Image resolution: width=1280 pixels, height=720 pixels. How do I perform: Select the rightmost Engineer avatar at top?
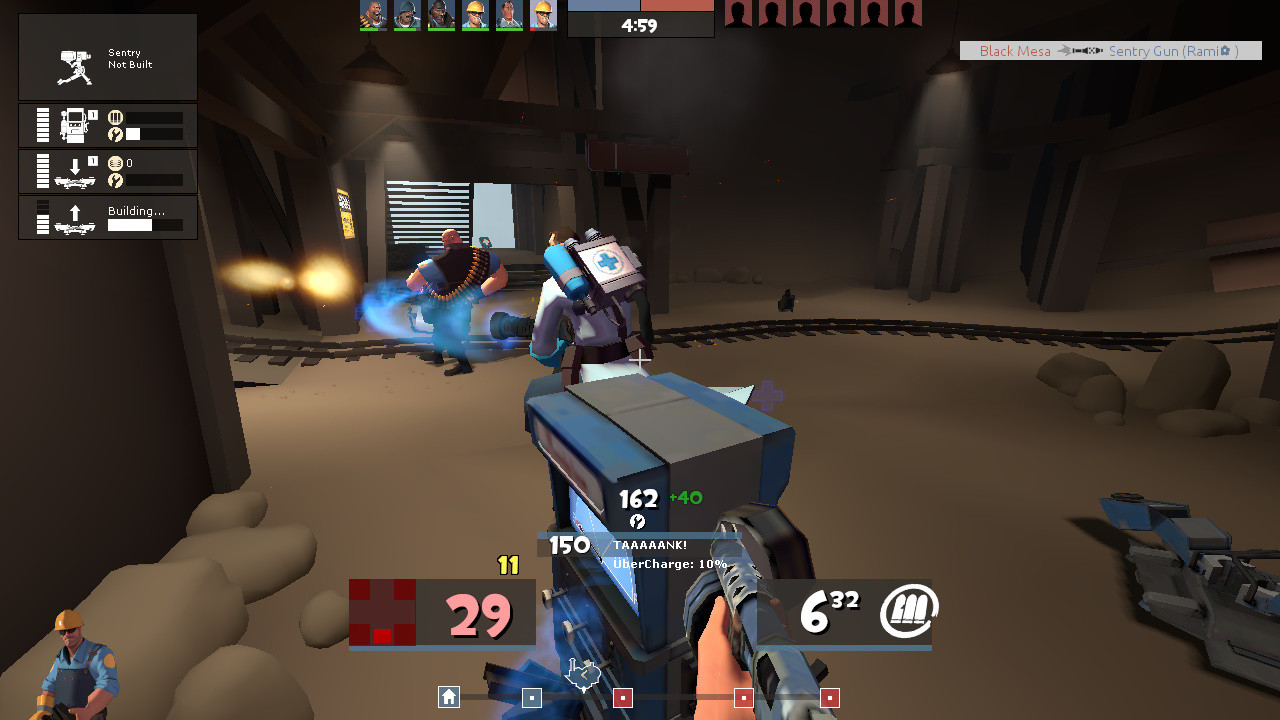click(541, 17)
